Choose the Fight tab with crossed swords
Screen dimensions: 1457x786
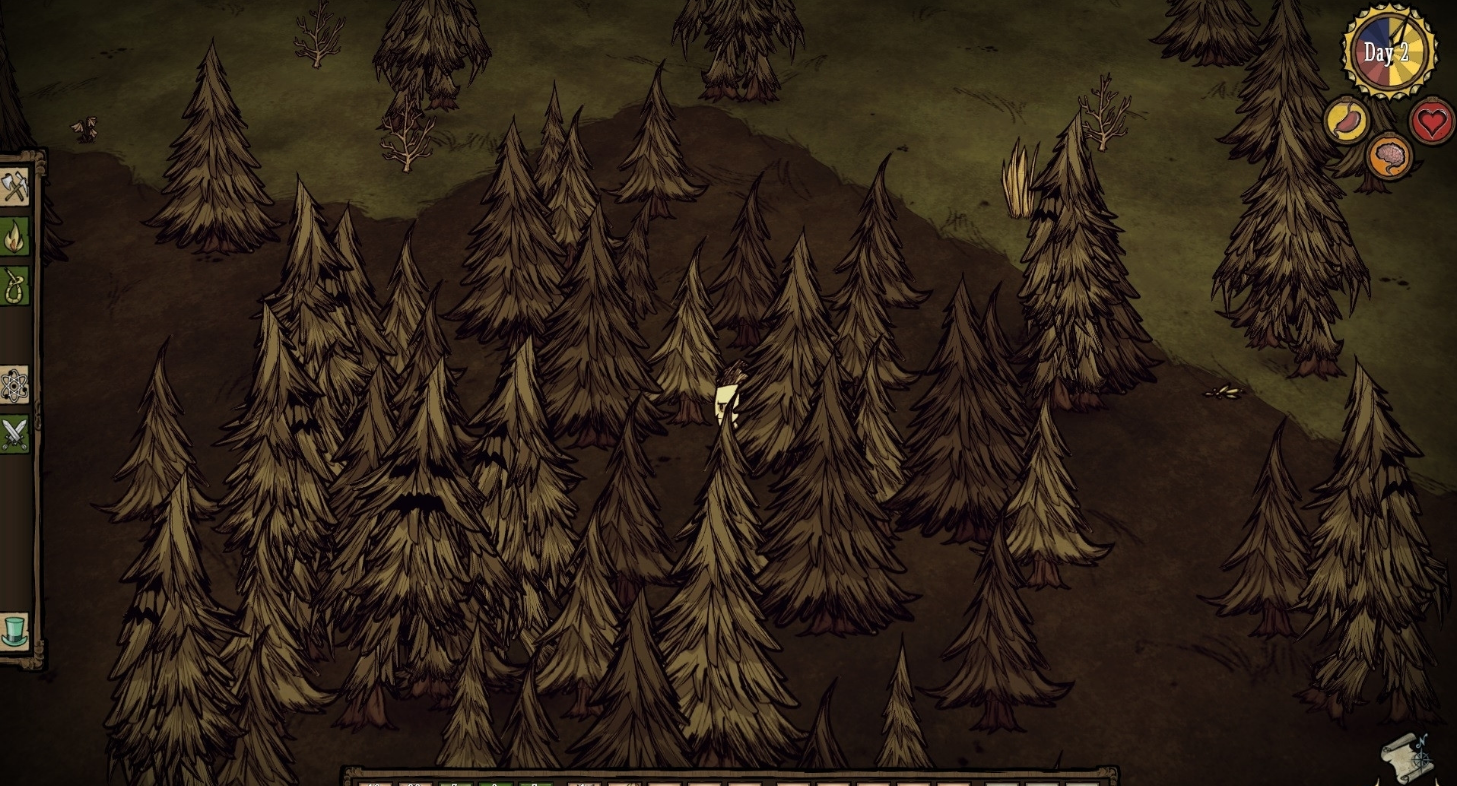14,434
